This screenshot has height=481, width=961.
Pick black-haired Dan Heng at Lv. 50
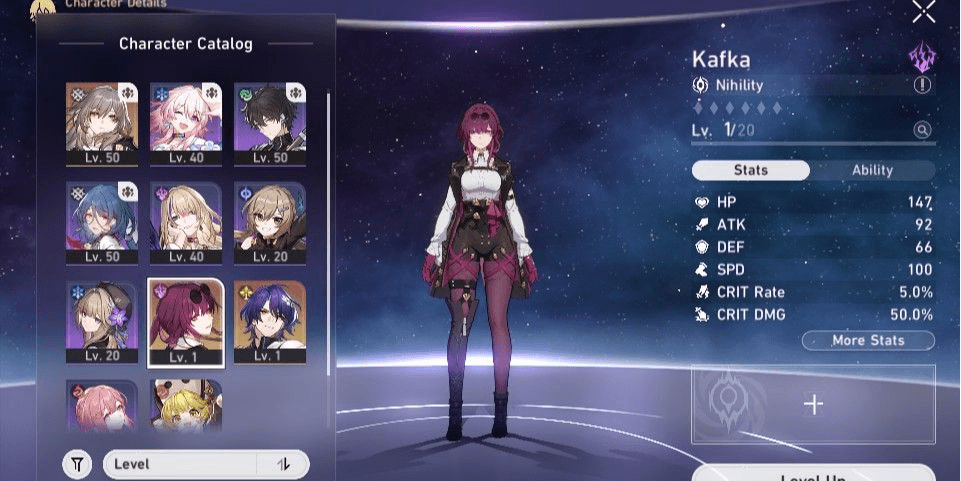270,123
